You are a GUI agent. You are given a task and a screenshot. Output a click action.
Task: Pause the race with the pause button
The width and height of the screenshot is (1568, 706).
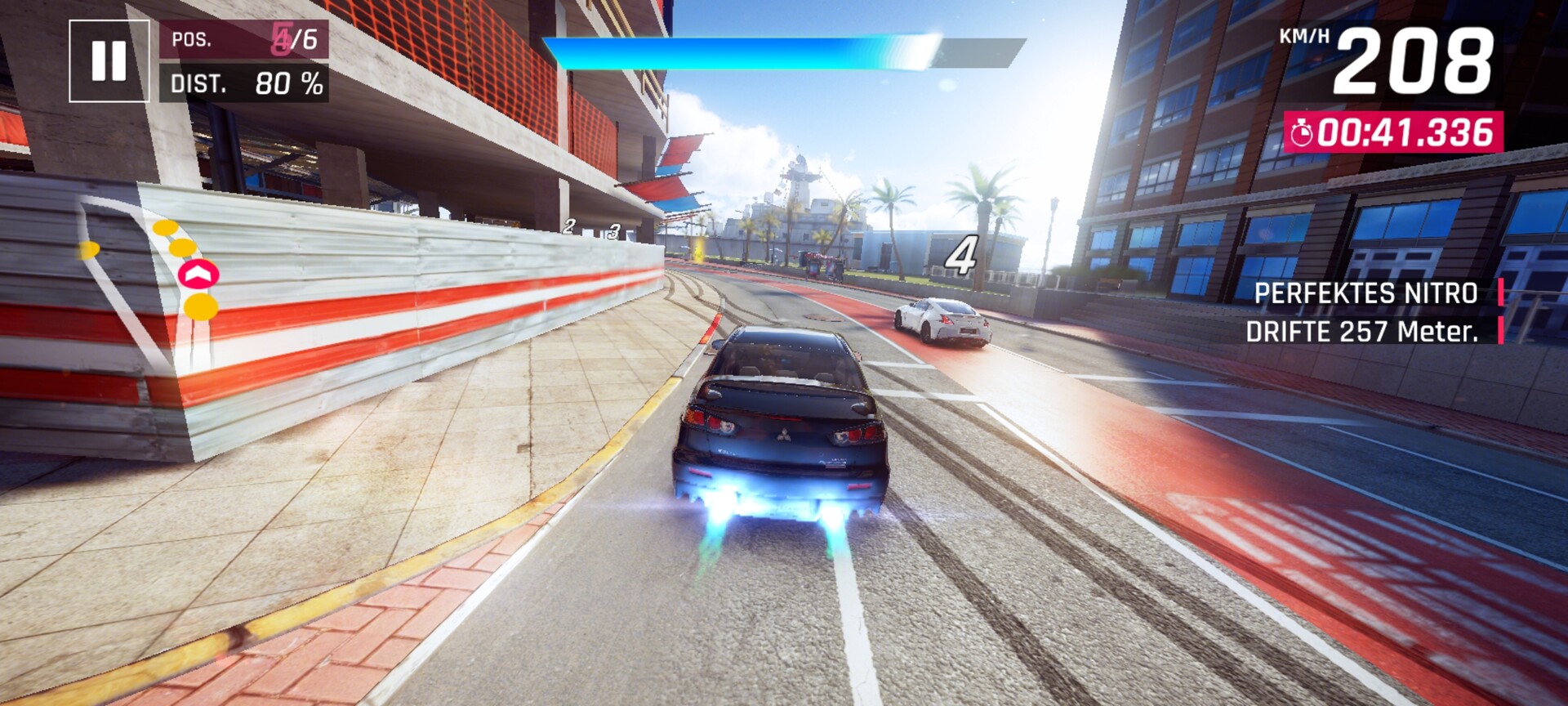109,61
